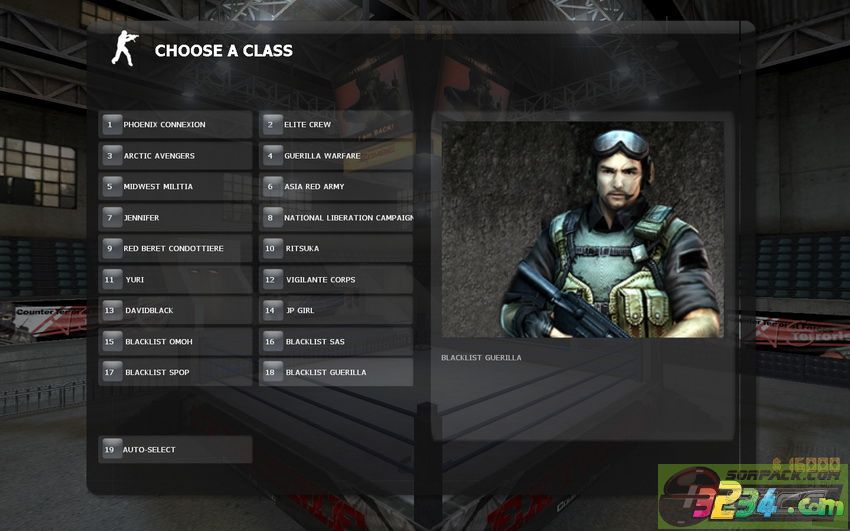Choose the Elite Crew class

tap(336, 125)
